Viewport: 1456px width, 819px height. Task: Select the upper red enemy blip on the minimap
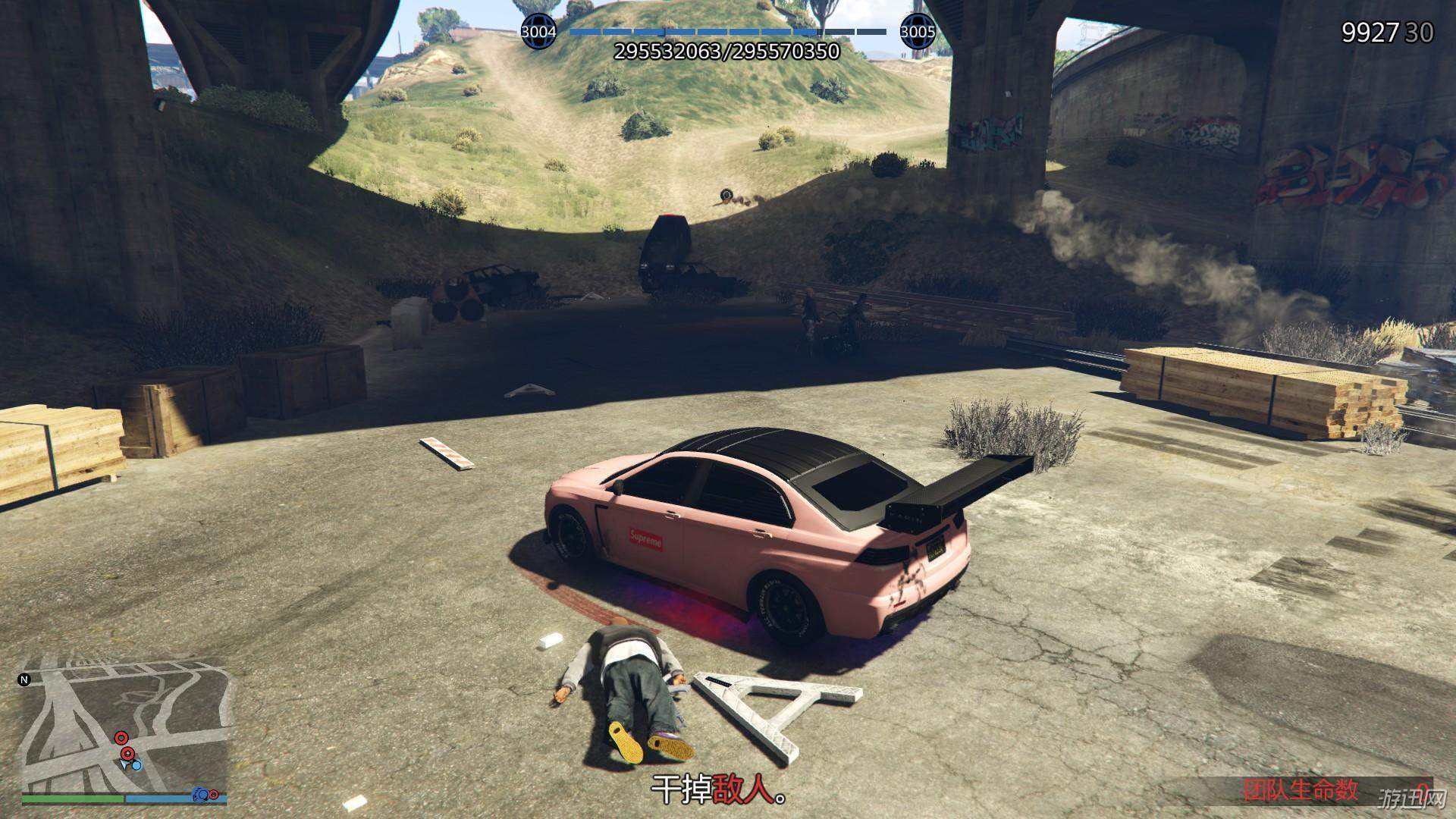(121, 738)
